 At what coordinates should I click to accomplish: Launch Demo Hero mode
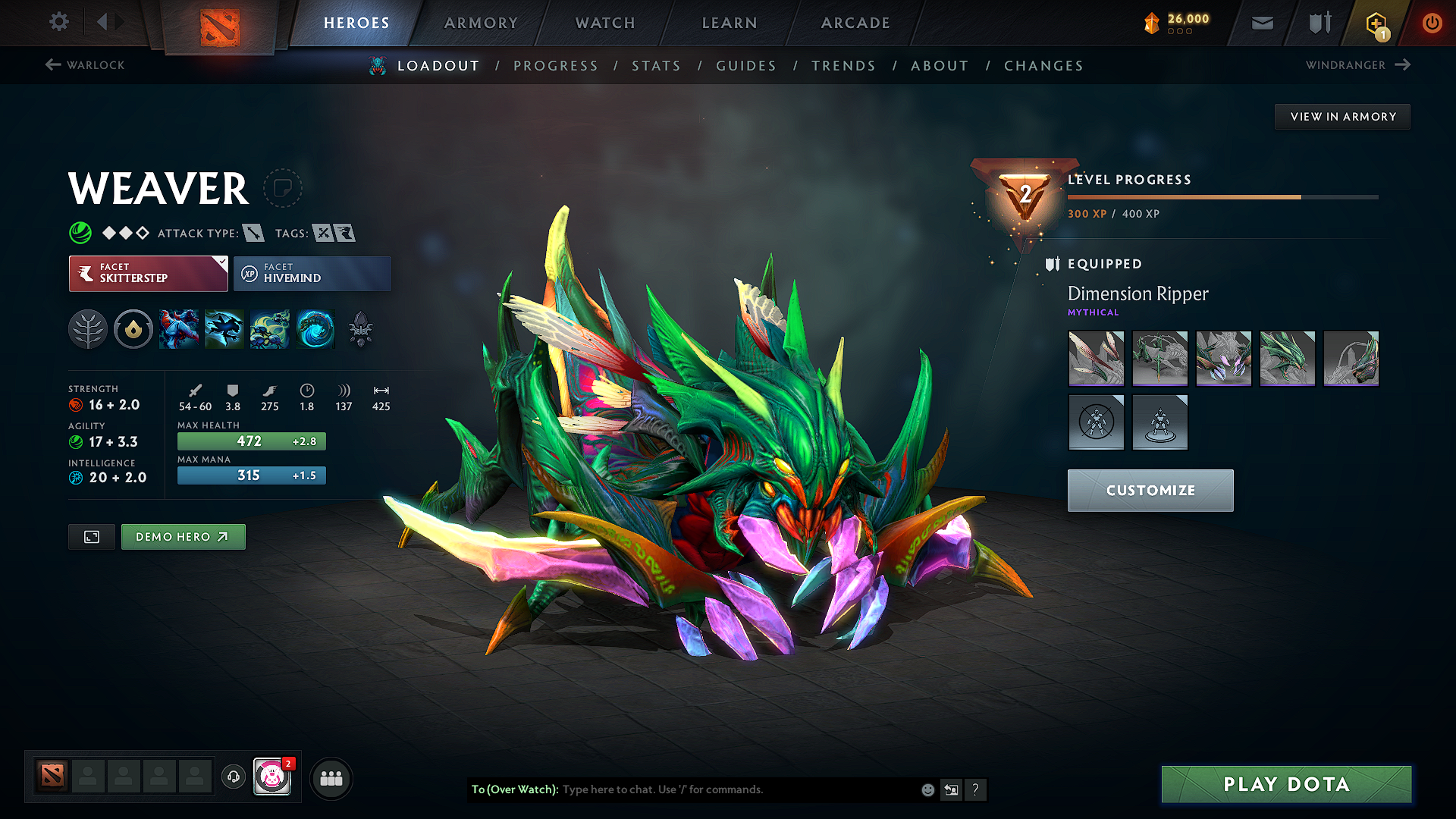point(183,537)
